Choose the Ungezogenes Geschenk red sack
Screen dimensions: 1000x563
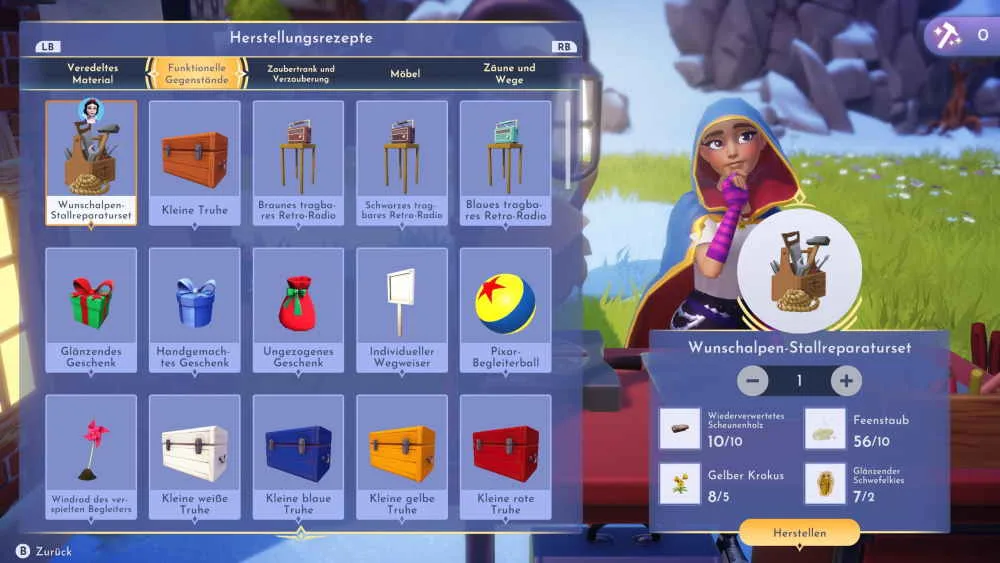click(298, 310)
